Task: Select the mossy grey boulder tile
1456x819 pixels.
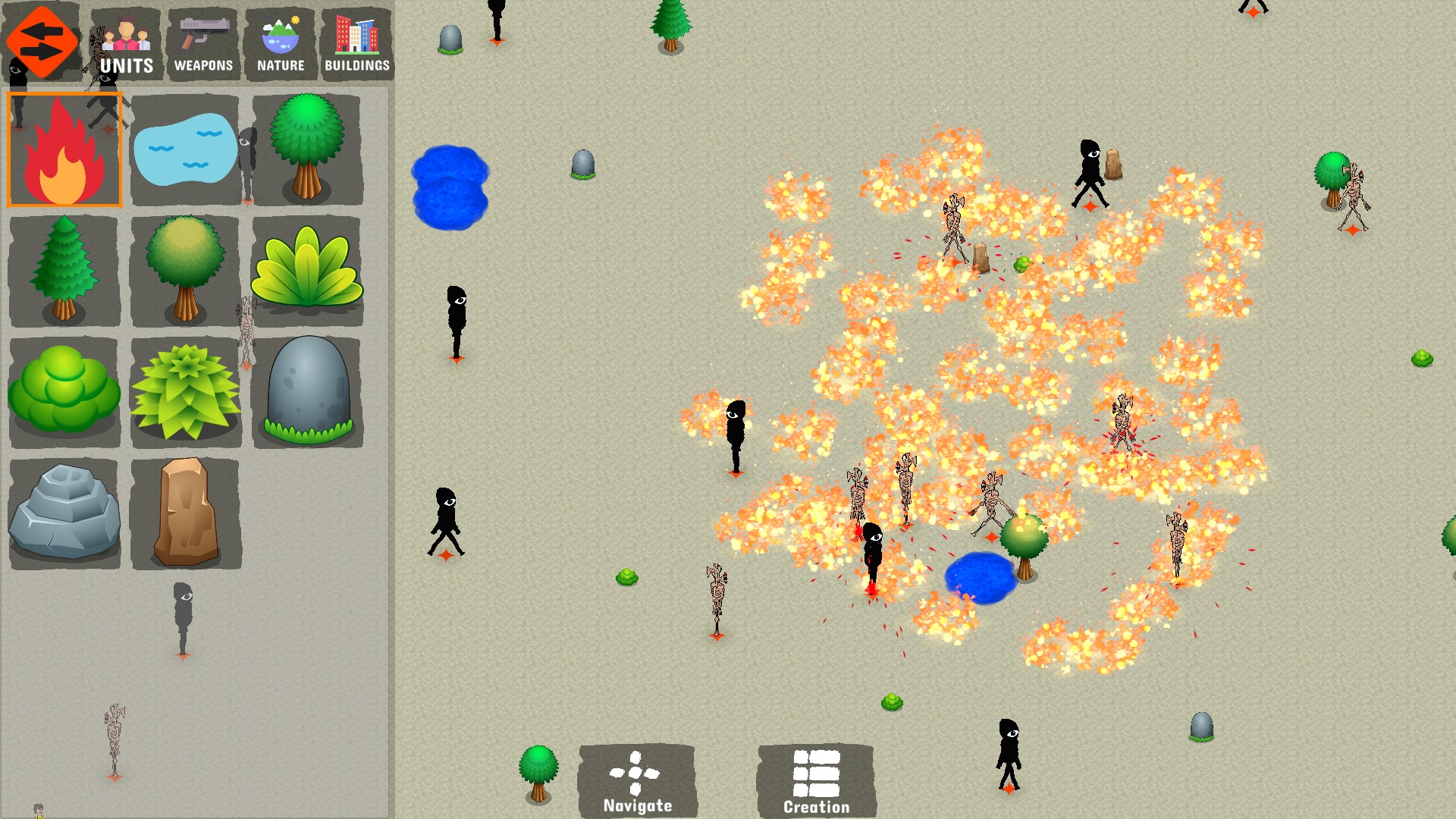Action: [307, 392]
